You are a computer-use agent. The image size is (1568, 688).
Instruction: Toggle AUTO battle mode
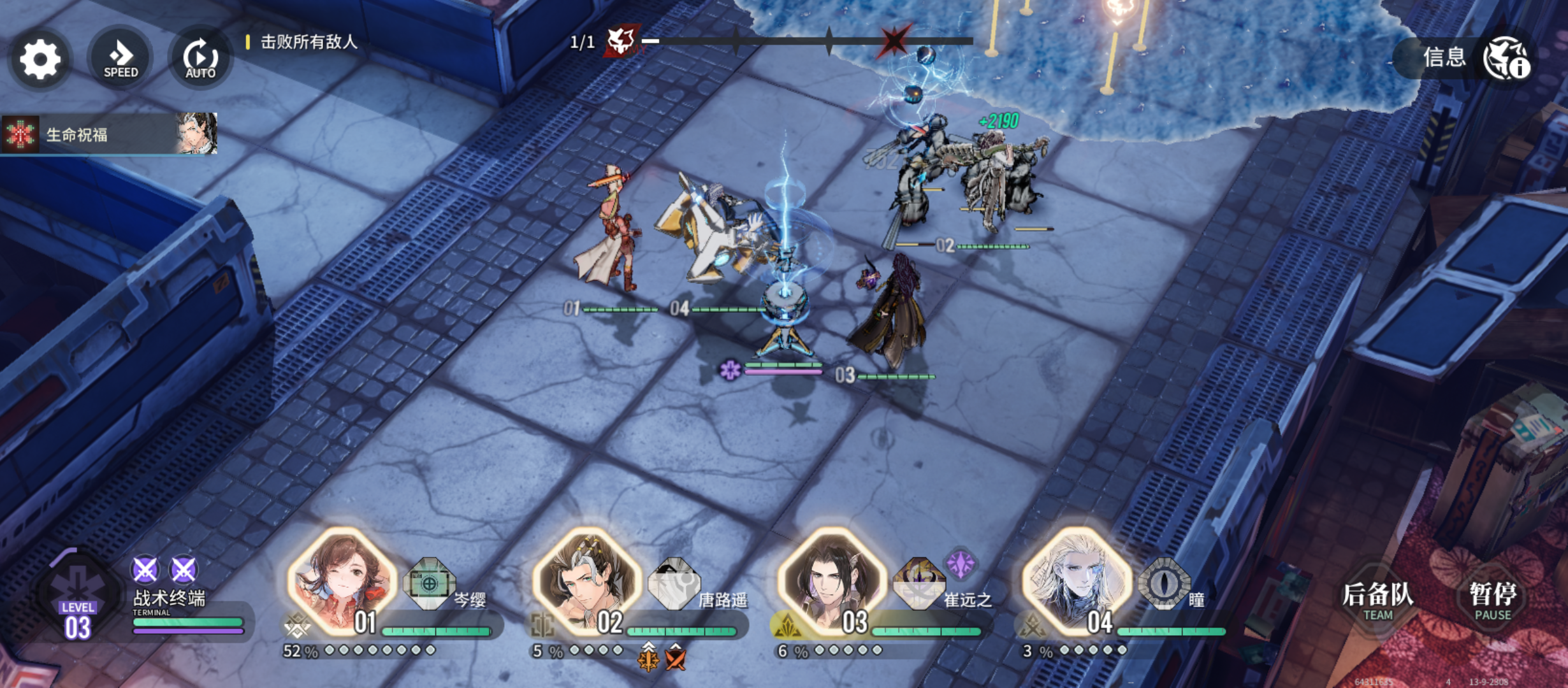pos(200,59)
